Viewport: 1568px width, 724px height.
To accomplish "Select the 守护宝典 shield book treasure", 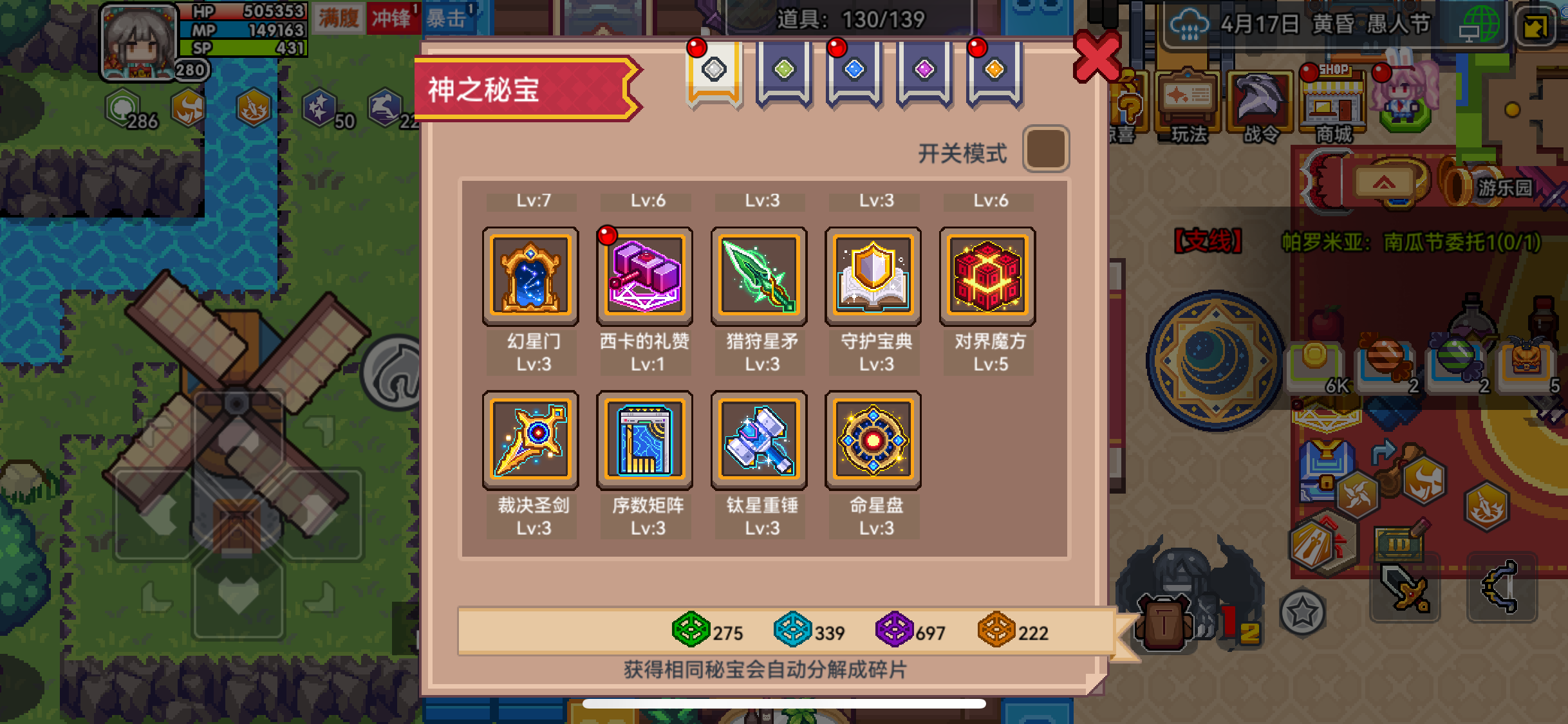I will [873, 277].
